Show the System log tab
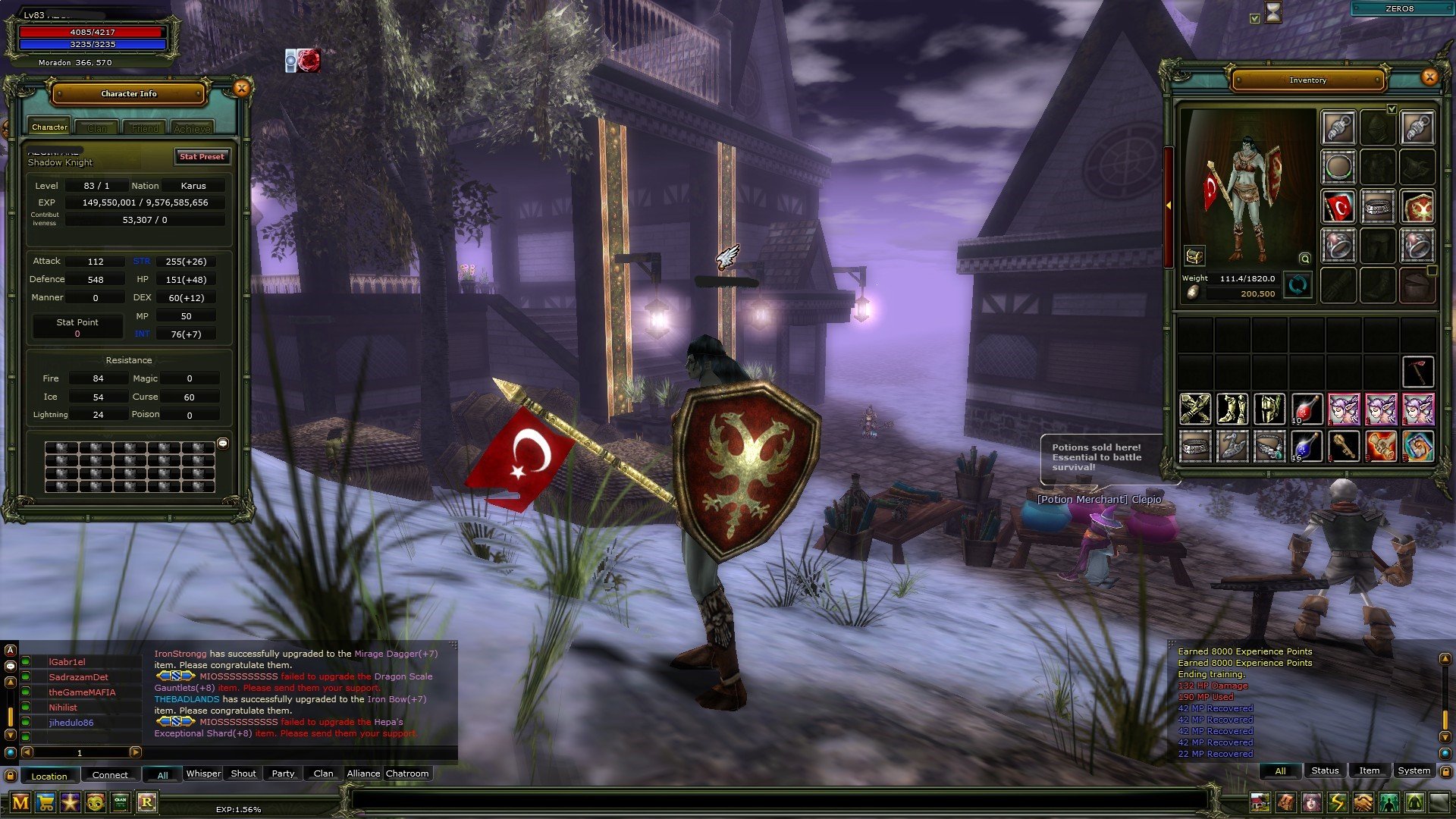This screenshot has height=819, width=1456. 1414,770
